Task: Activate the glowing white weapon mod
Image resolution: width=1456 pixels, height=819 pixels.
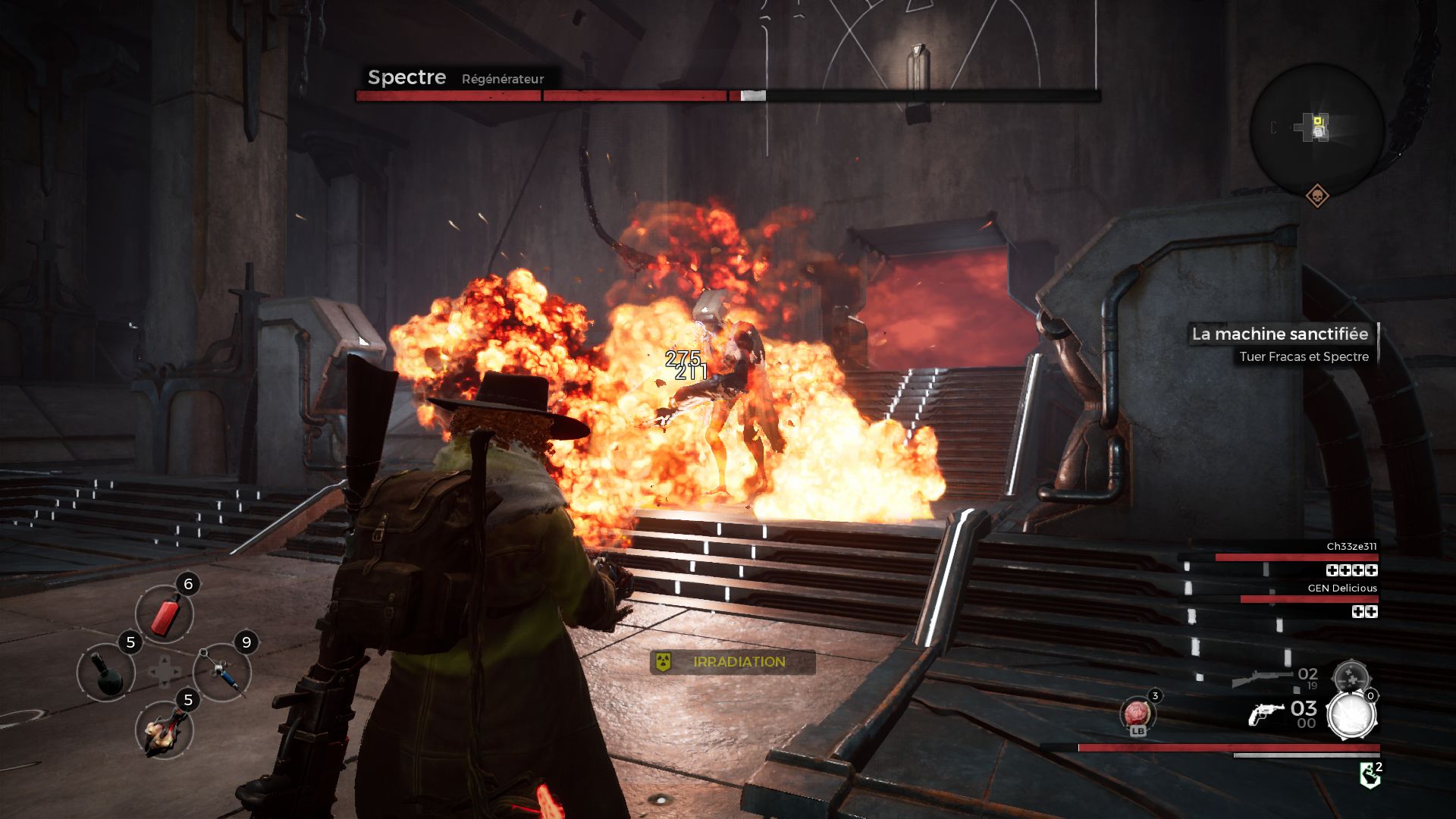Action: [1351, 716]
